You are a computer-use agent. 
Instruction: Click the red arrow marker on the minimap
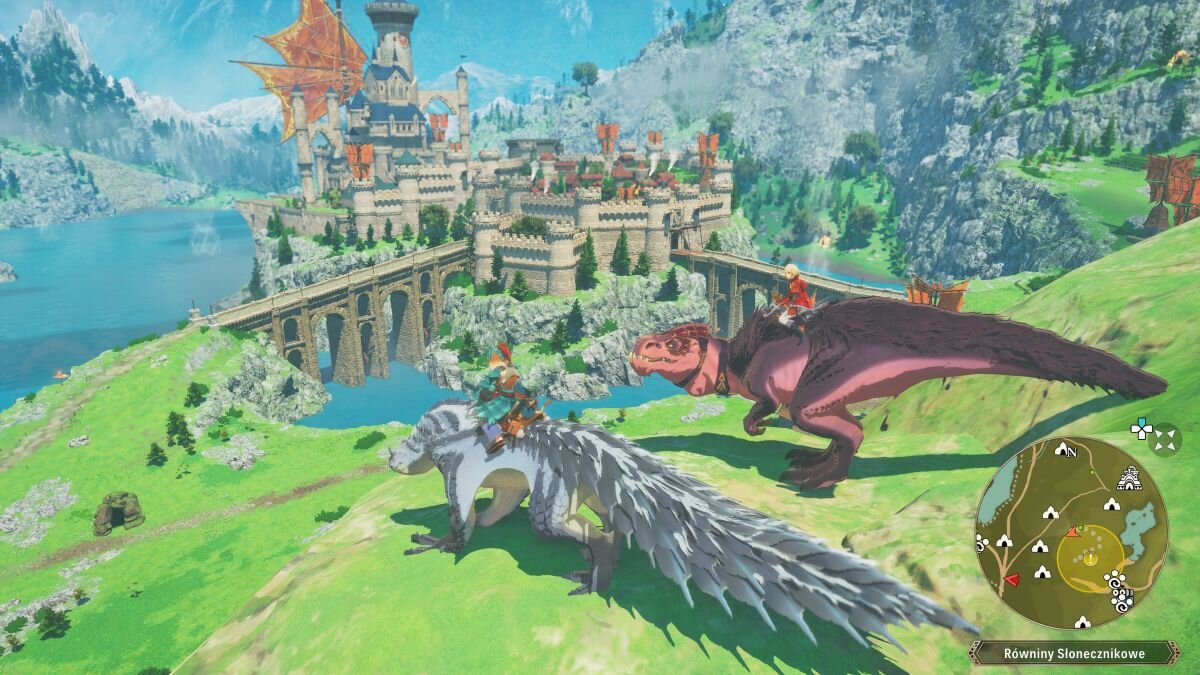(1012, 579)
